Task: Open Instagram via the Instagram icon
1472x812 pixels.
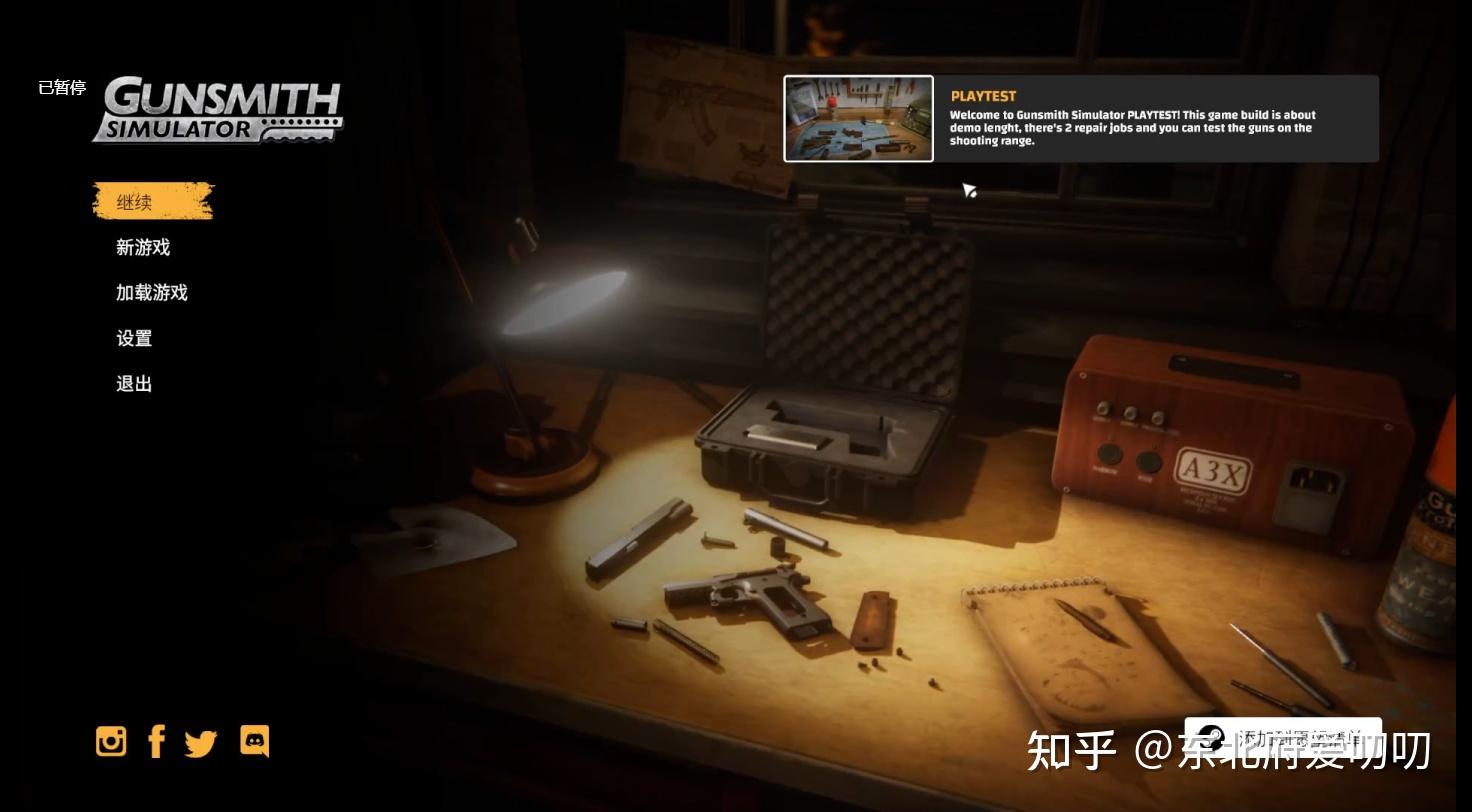Action: pyautogui.click(x=110, y=741)
